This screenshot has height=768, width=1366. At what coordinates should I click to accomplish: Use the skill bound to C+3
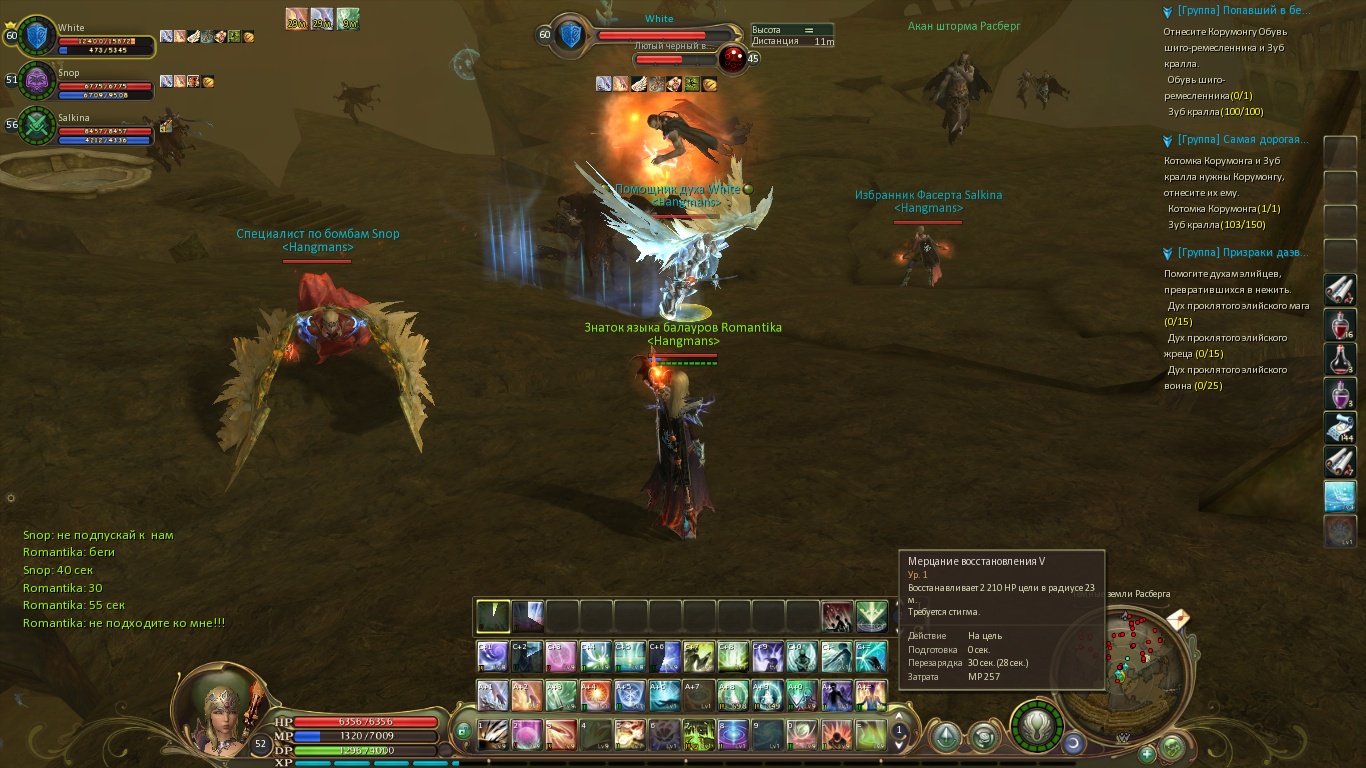tap(561, 656)
